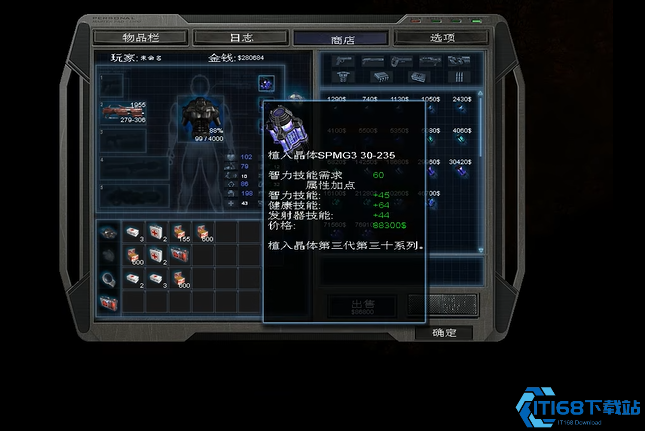This screenshot has width=645, height=431.
Task: Click the 出售 sell button
Action: (362, 306)
